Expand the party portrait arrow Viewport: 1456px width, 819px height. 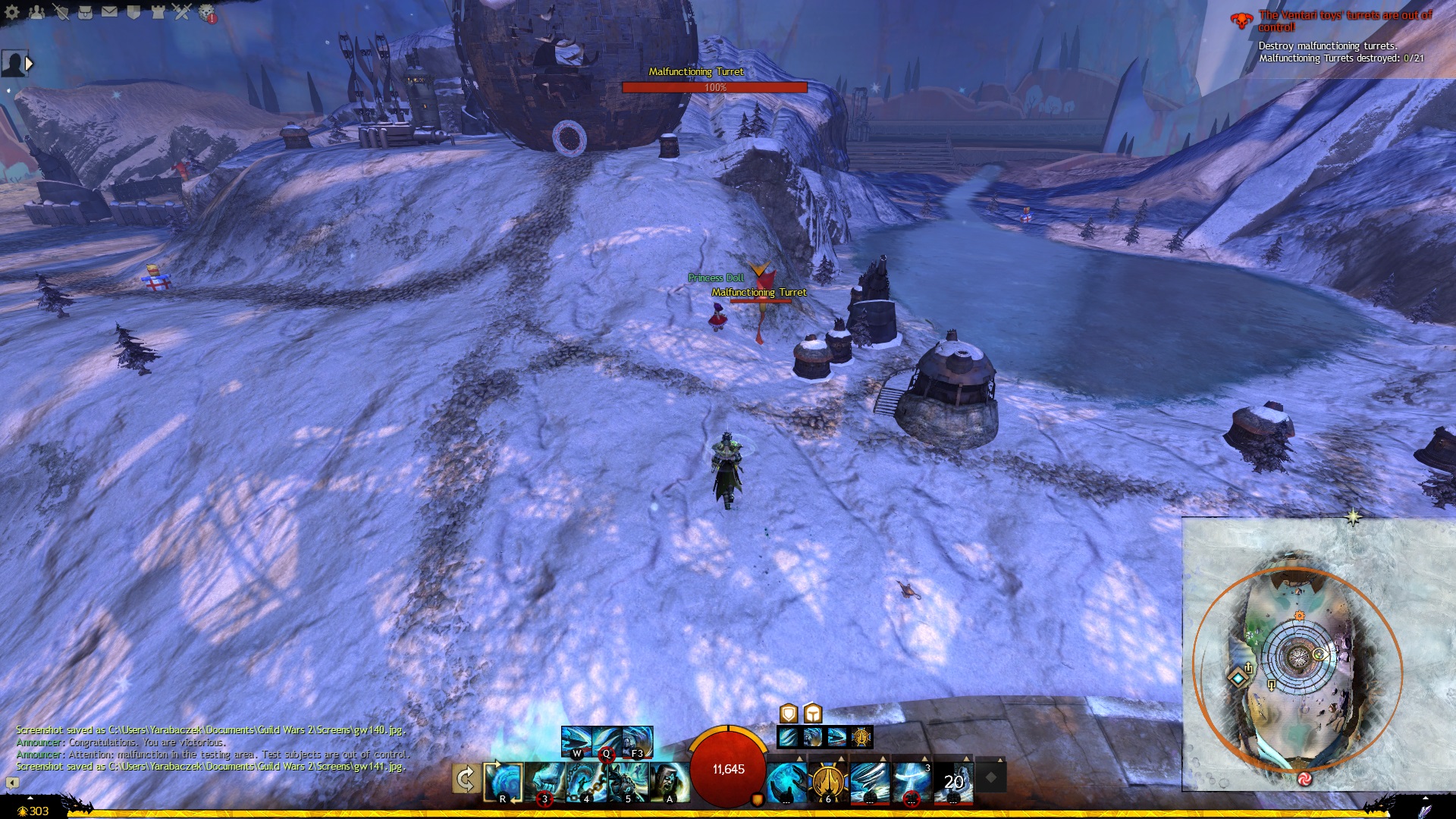[x=30, y=64]
